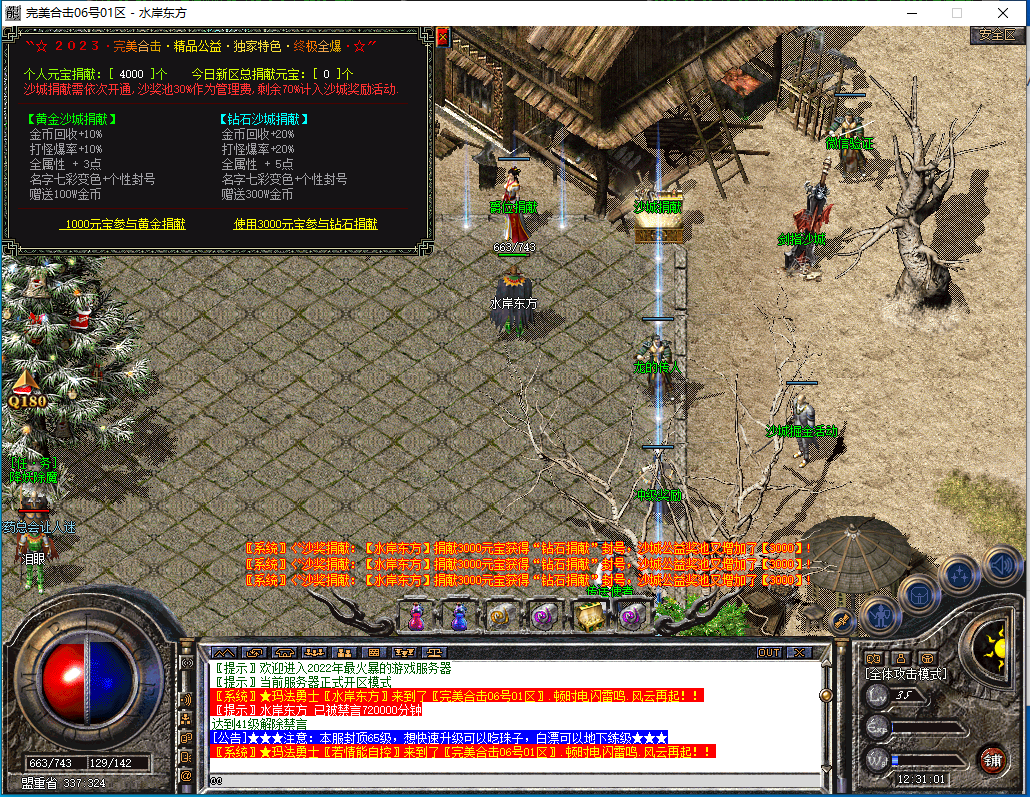Open the skills sparkle round button

[x=960, y=575]
